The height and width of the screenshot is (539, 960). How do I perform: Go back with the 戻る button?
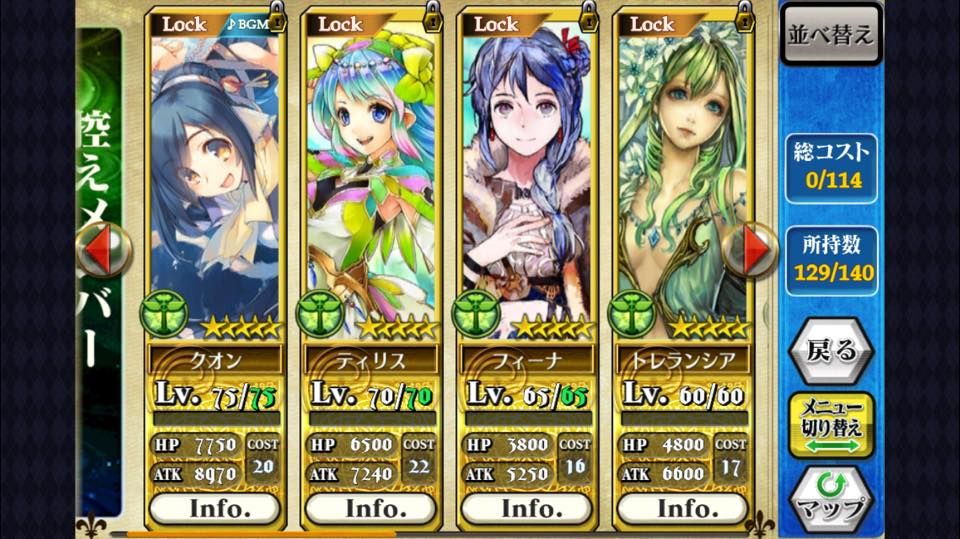click(x=831, y=351)
